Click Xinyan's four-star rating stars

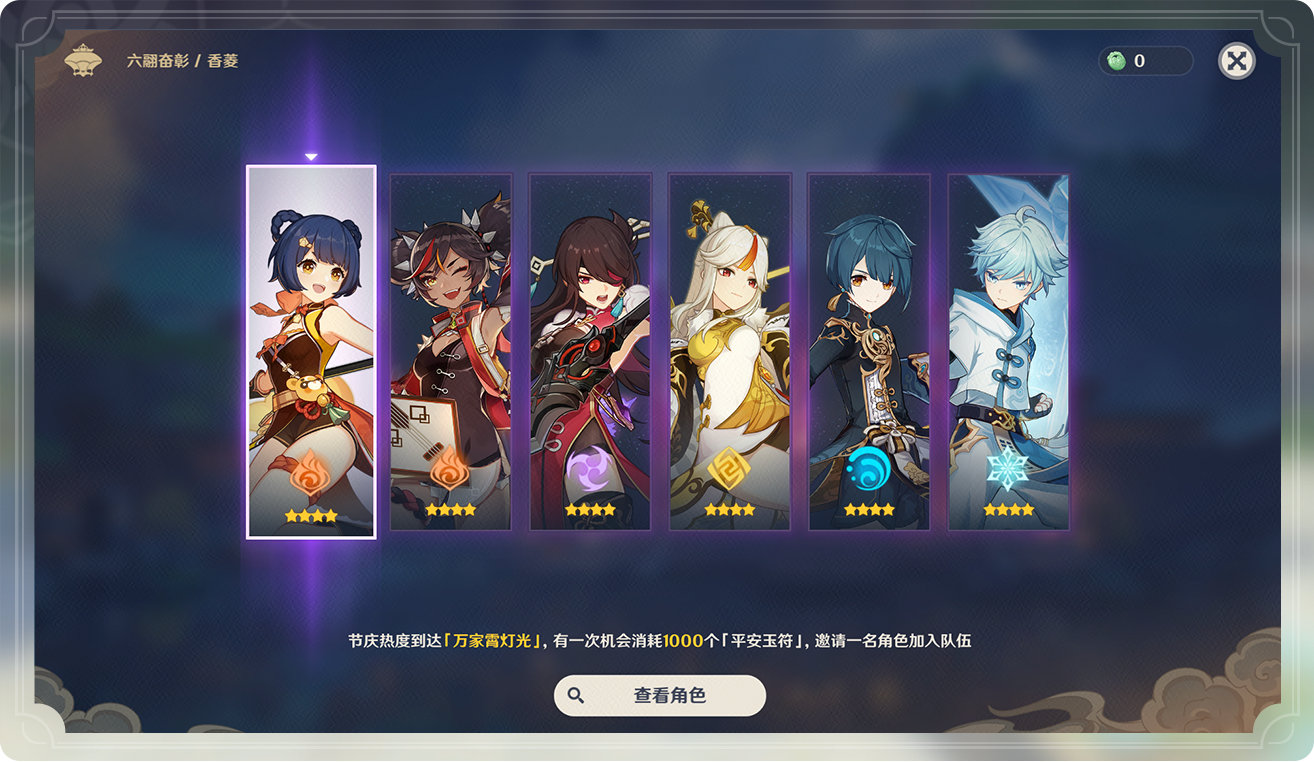pos(450,508)
